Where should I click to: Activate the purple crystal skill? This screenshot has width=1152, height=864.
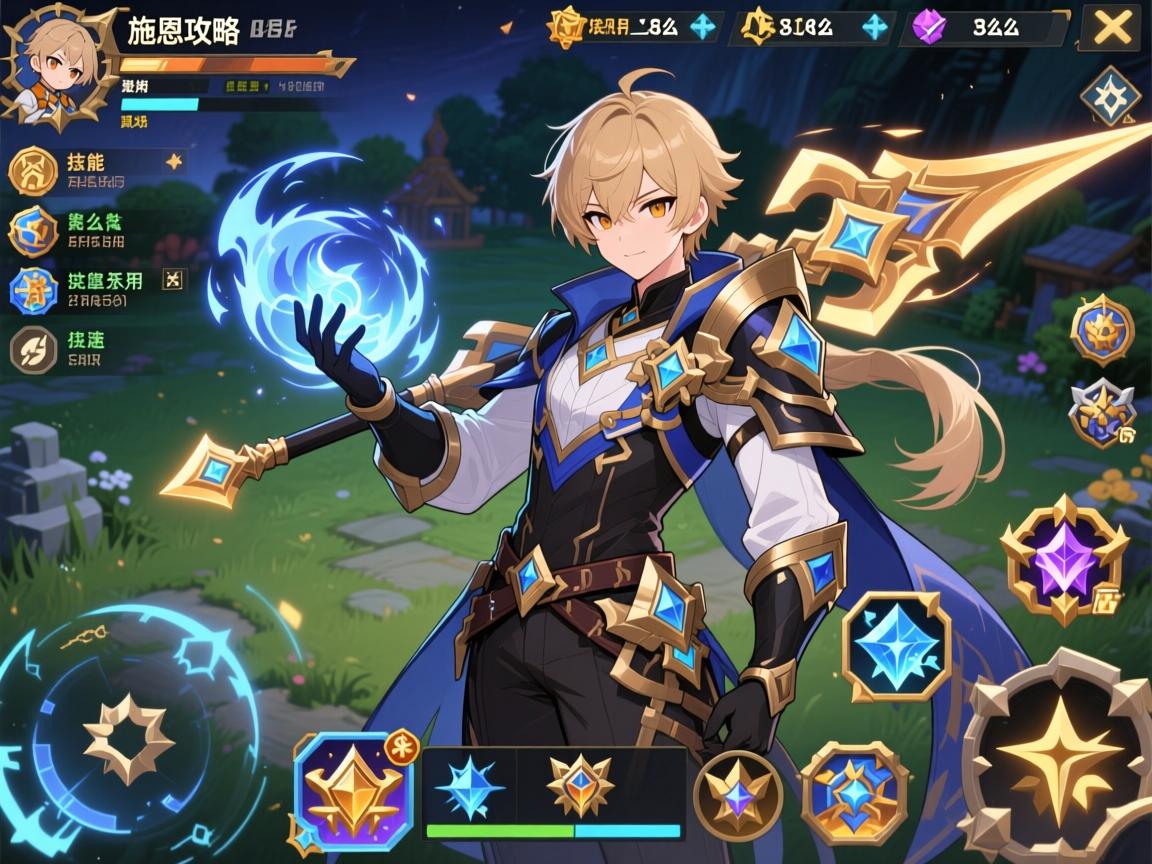click(x=1064, y=558)
